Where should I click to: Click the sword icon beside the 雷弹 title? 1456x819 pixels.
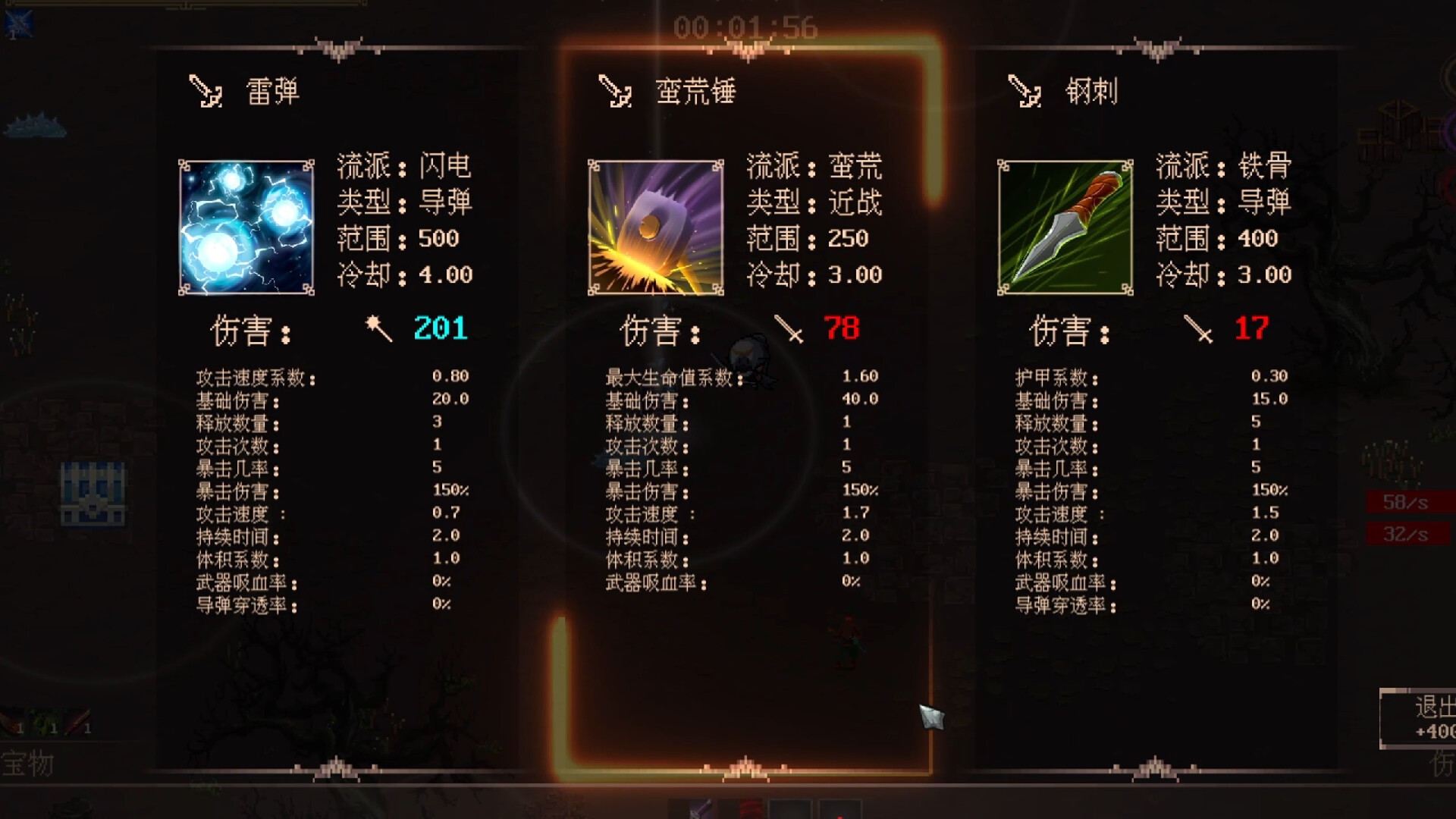click(x=203, y=93)
